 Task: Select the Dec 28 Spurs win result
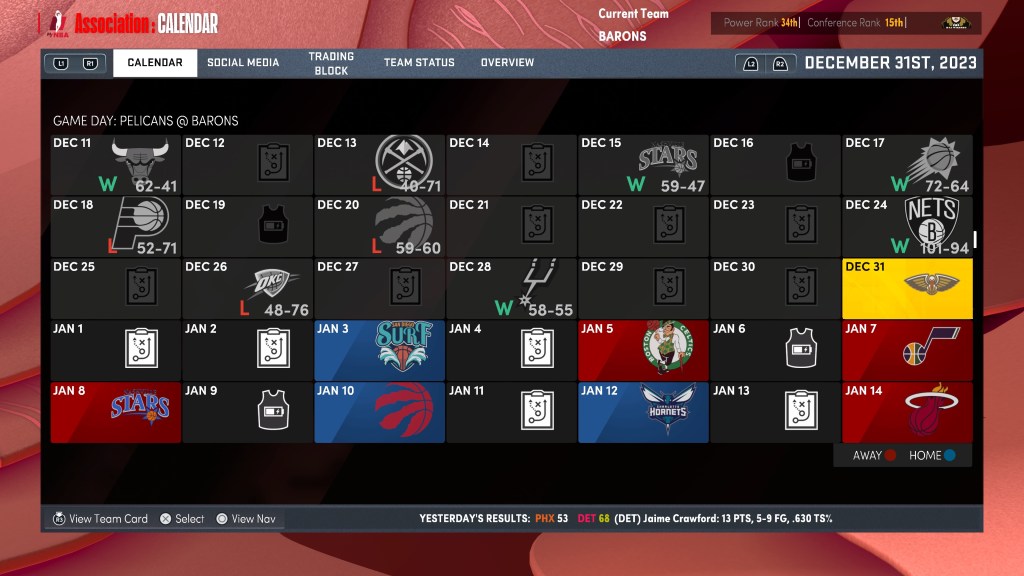coord(511,288)
